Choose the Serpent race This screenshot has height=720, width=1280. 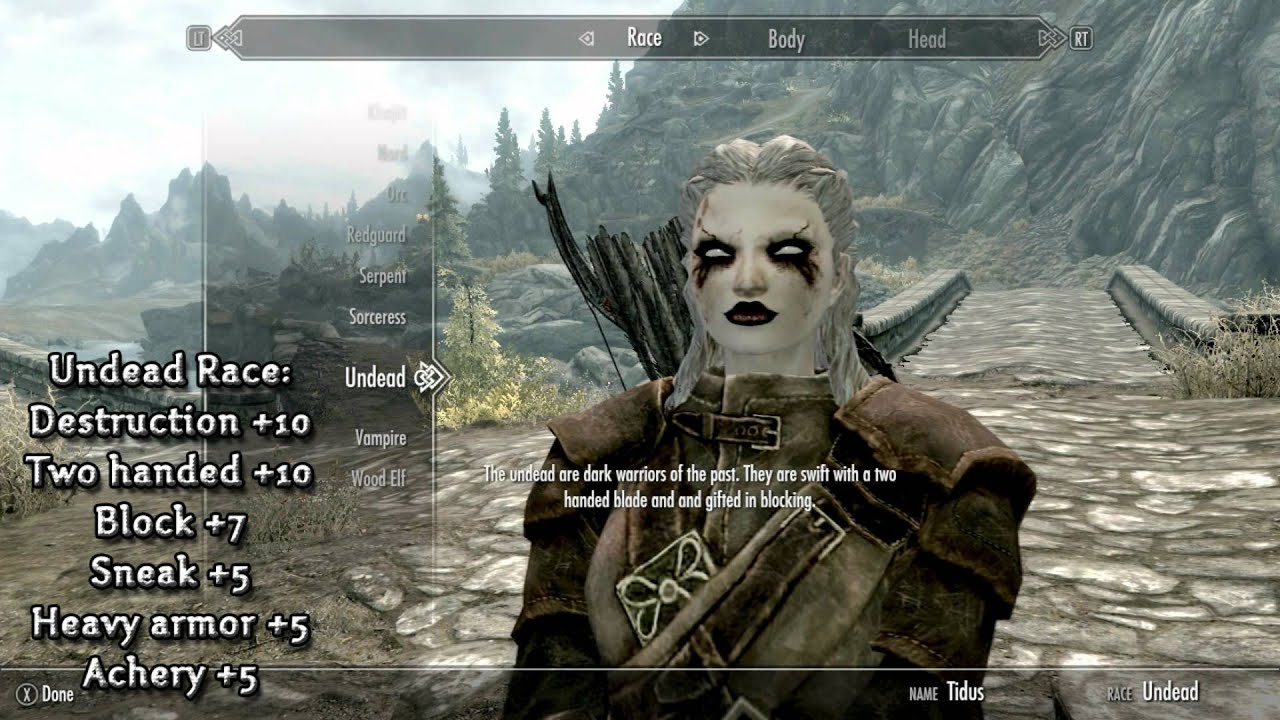click(x=383, y=276)
